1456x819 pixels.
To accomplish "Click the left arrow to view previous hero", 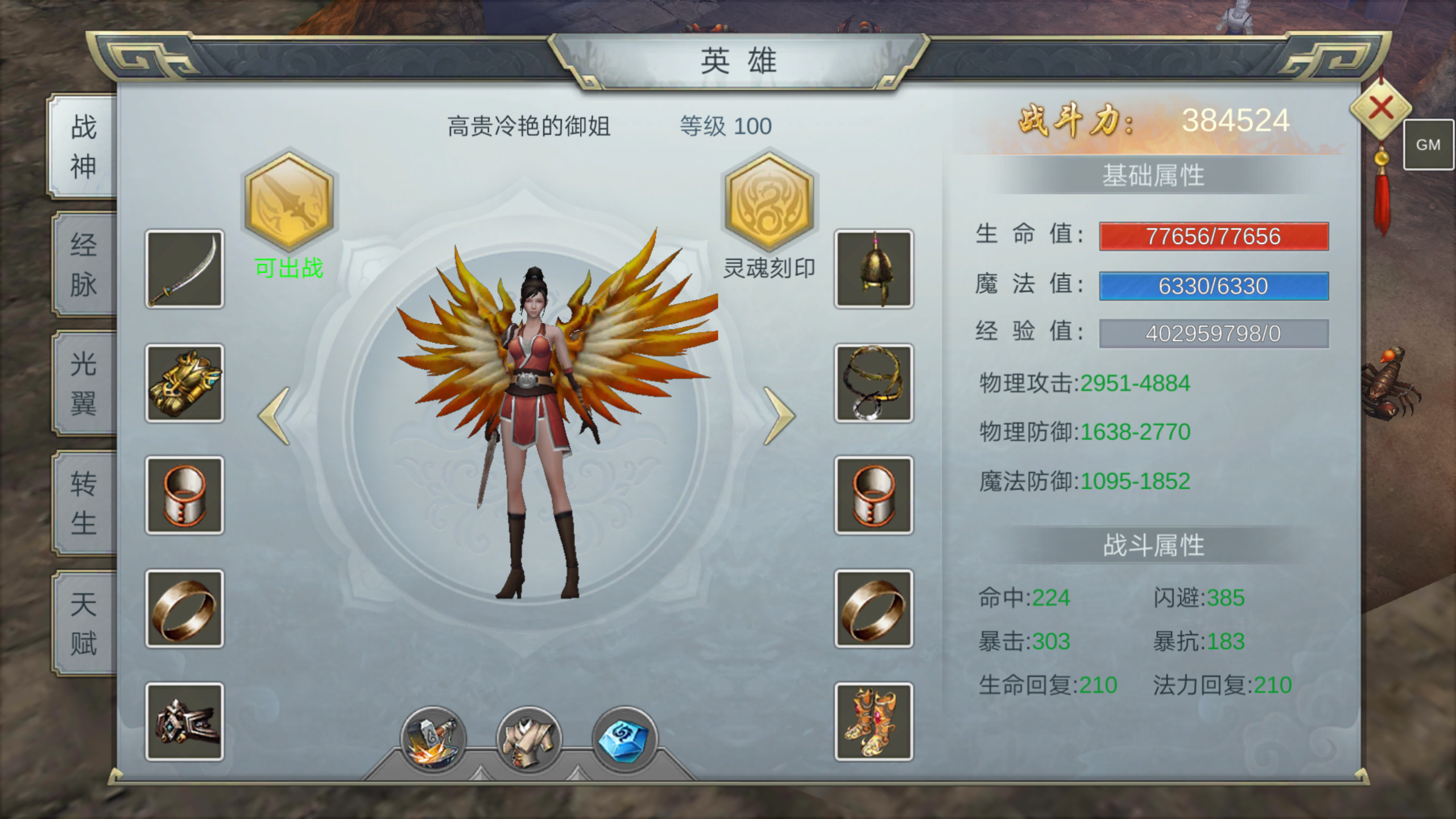I will [273, 415].
